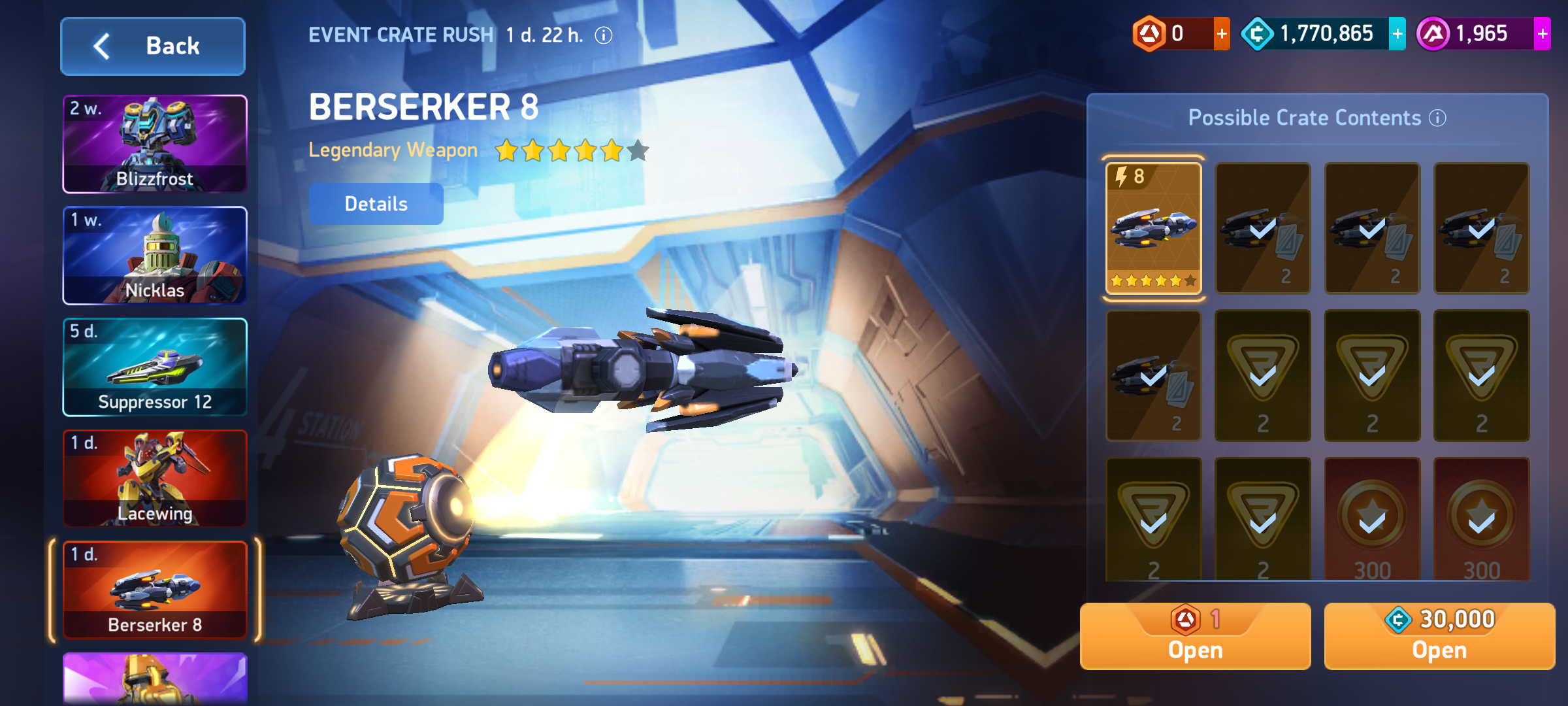
Task: Show Event Crate Rush info
Action: [604, 35]
